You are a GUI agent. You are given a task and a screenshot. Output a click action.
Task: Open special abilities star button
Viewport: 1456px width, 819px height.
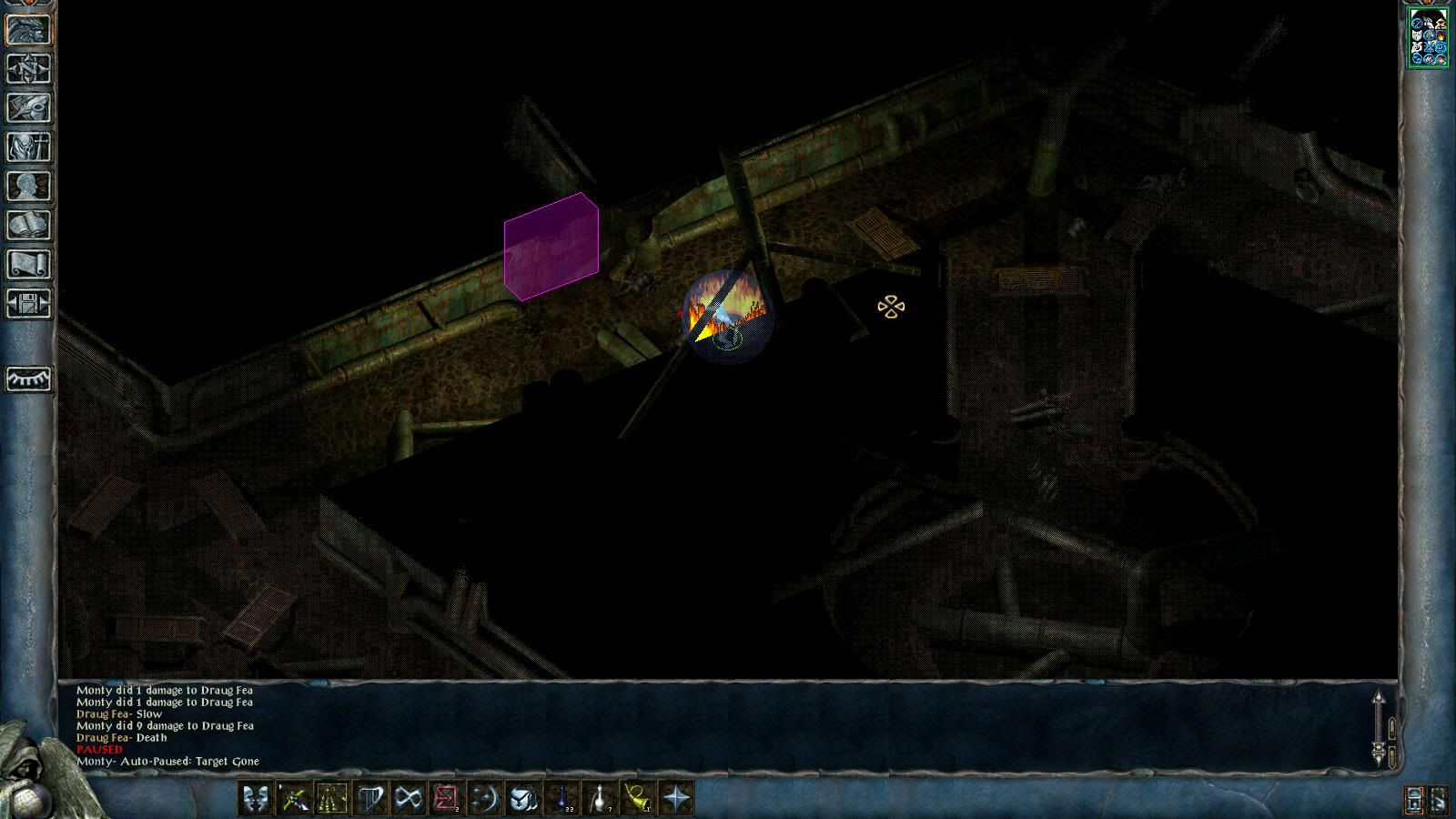(x=677, y=799)
